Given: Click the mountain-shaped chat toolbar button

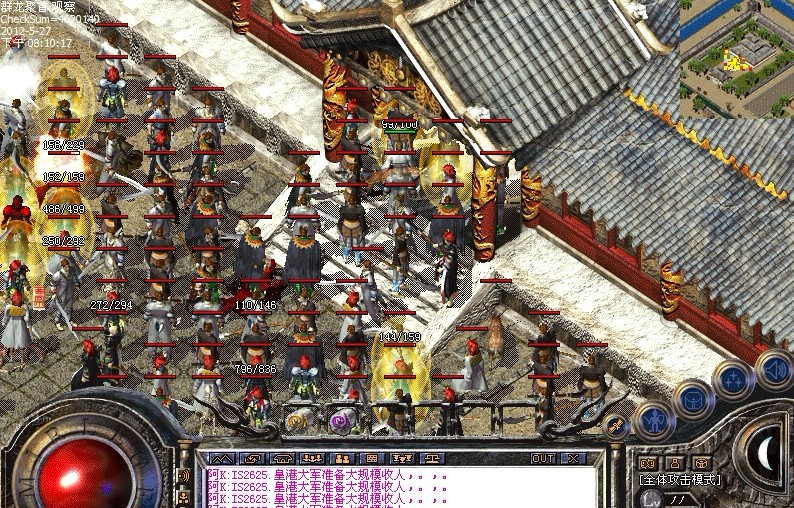Looking at the screenshot, I should click(x=221, y=458).
